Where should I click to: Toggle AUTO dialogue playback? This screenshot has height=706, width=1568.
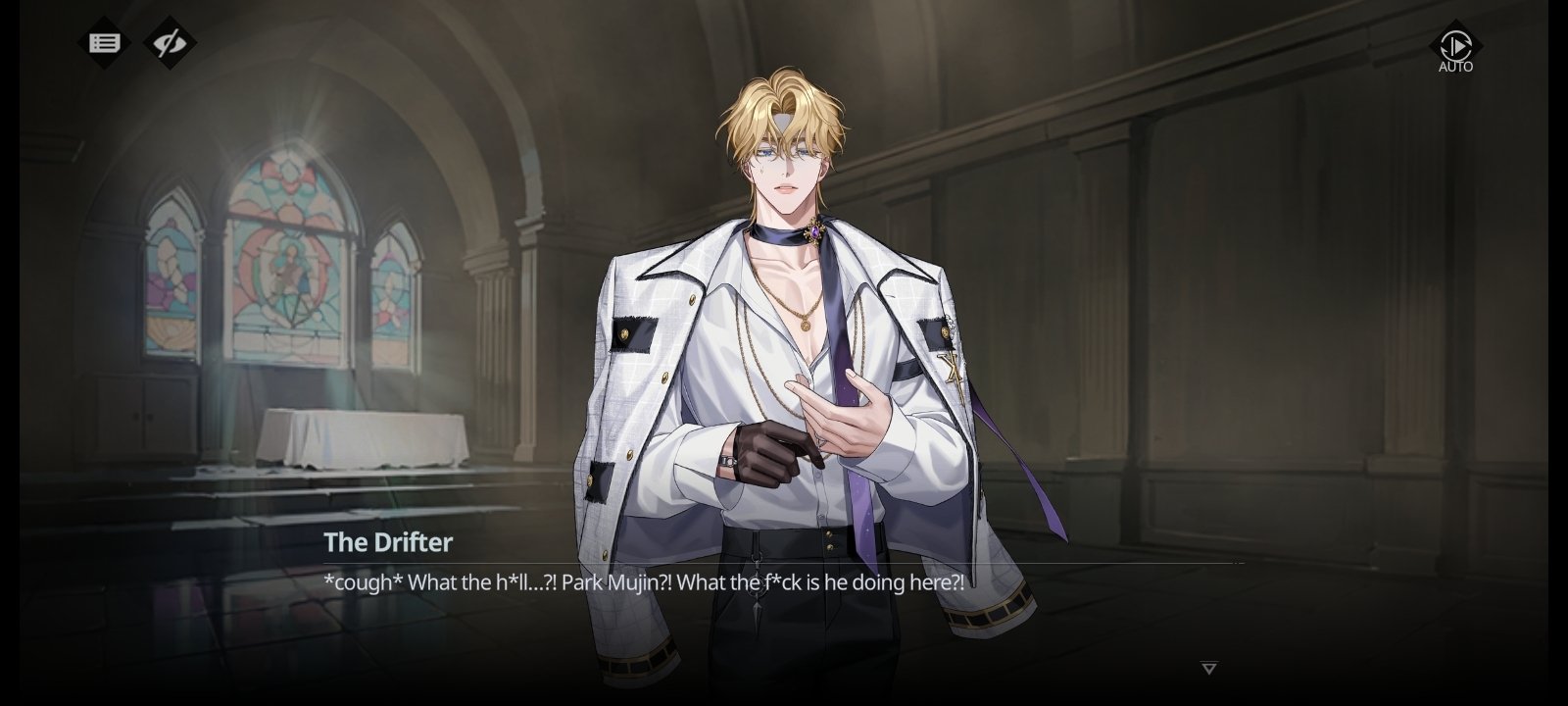coord(1455,47)
